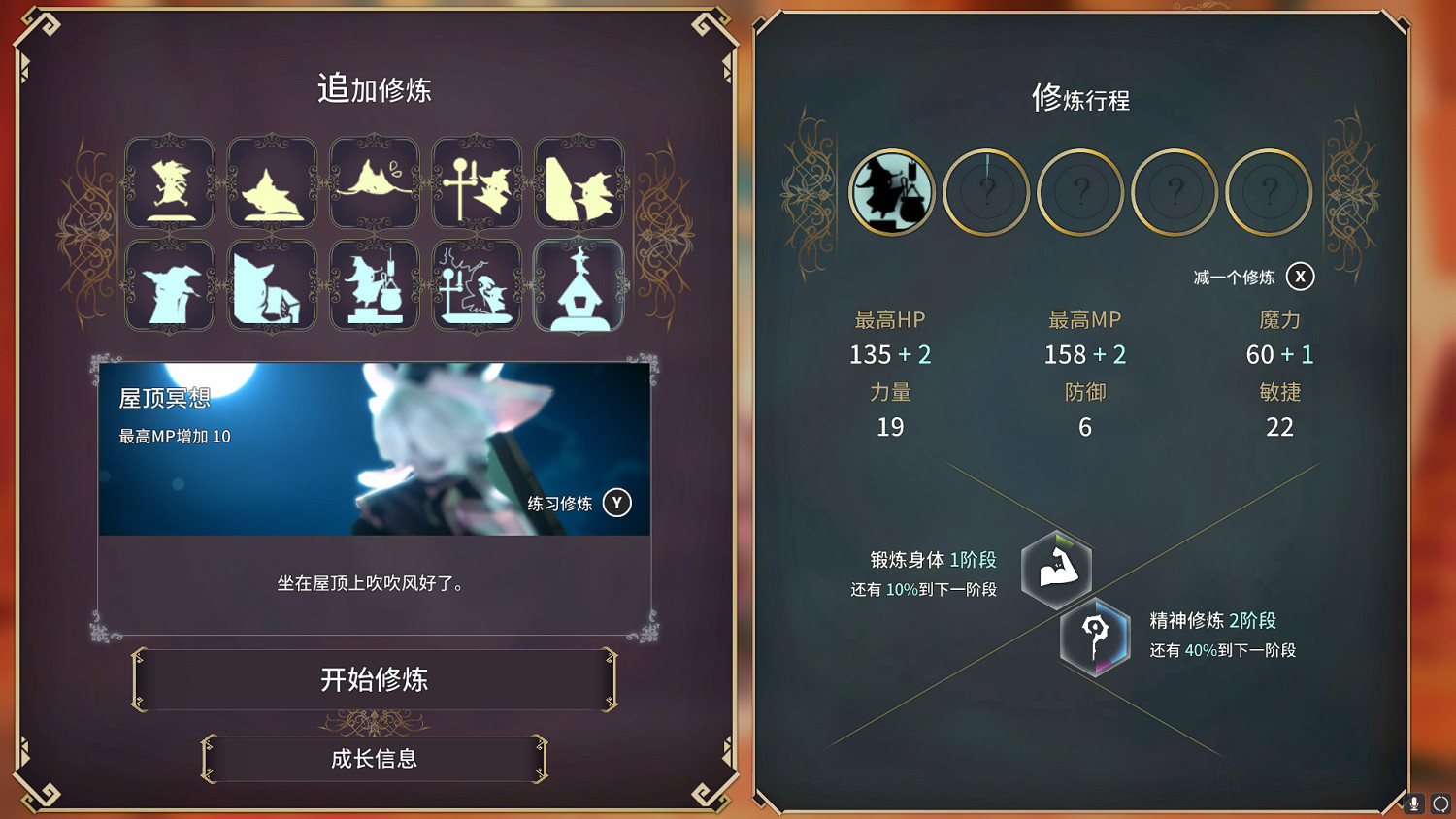The image size is (1456, 819).
Task: Select the running exercise training icon
Action: pyautogui.click(x=170, y=184)
